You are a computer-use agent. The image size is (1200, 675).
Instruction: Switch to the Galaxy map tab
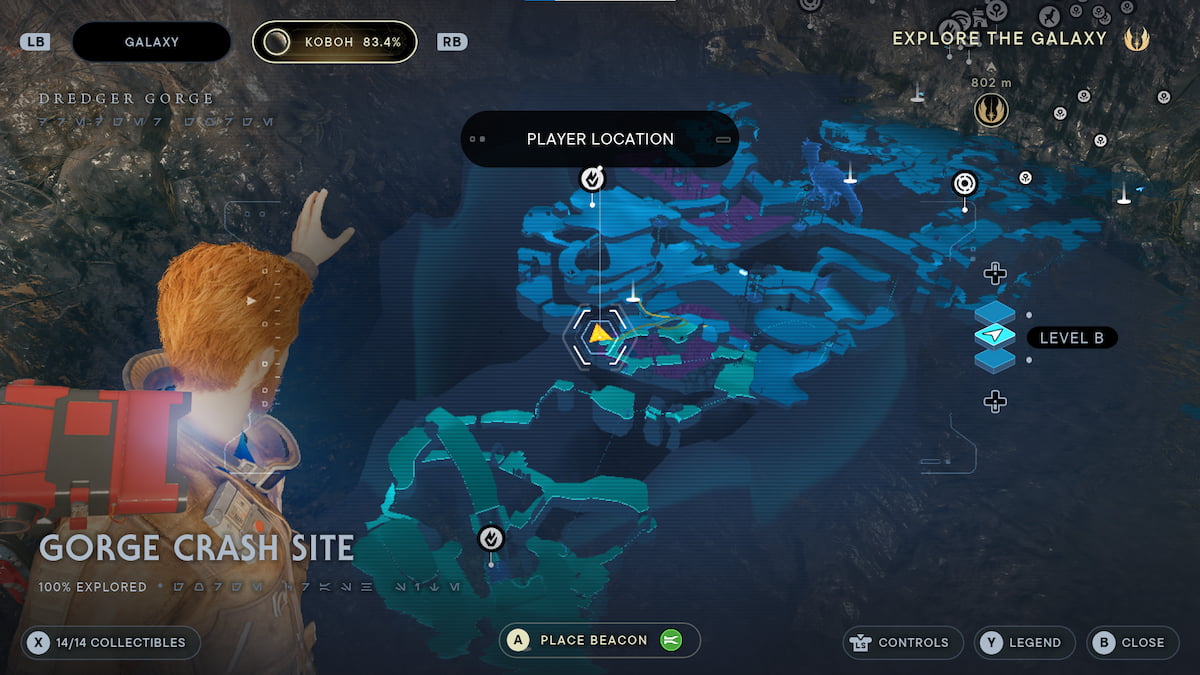151,42
